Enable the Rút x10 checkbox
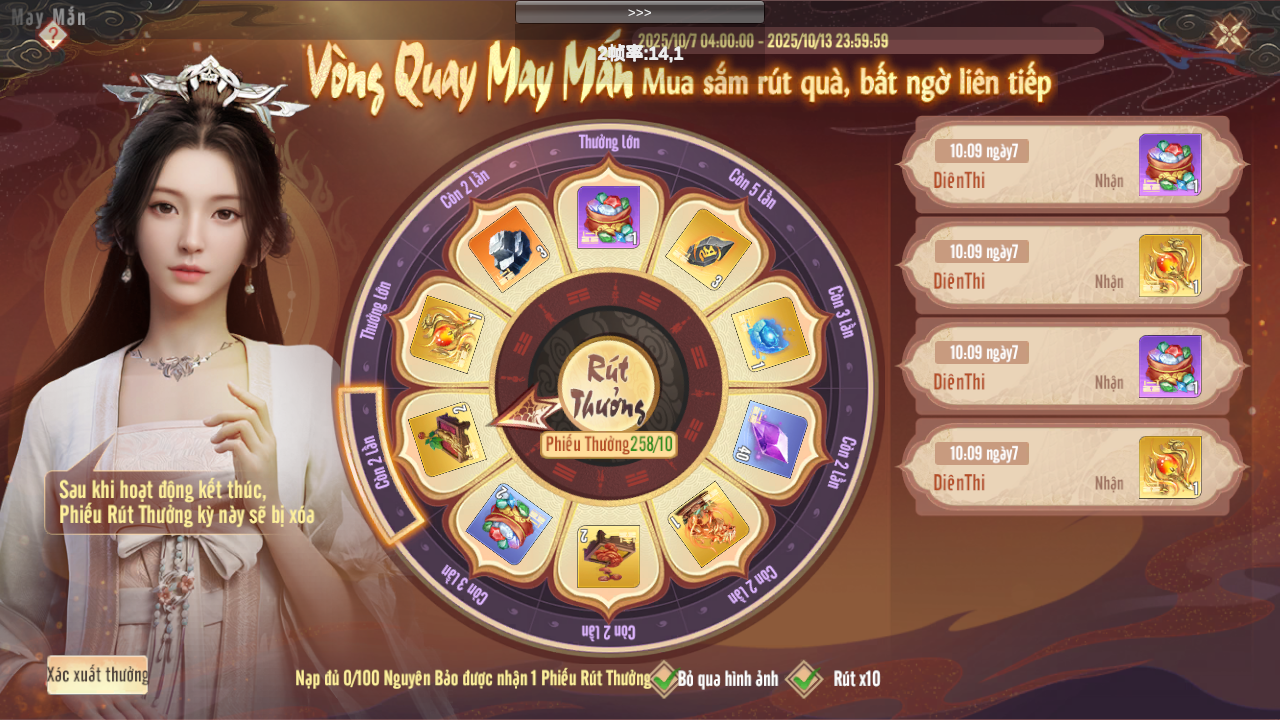Image resolution: width=1280 pixels, height=720 pixels. (x=804, y=679)
